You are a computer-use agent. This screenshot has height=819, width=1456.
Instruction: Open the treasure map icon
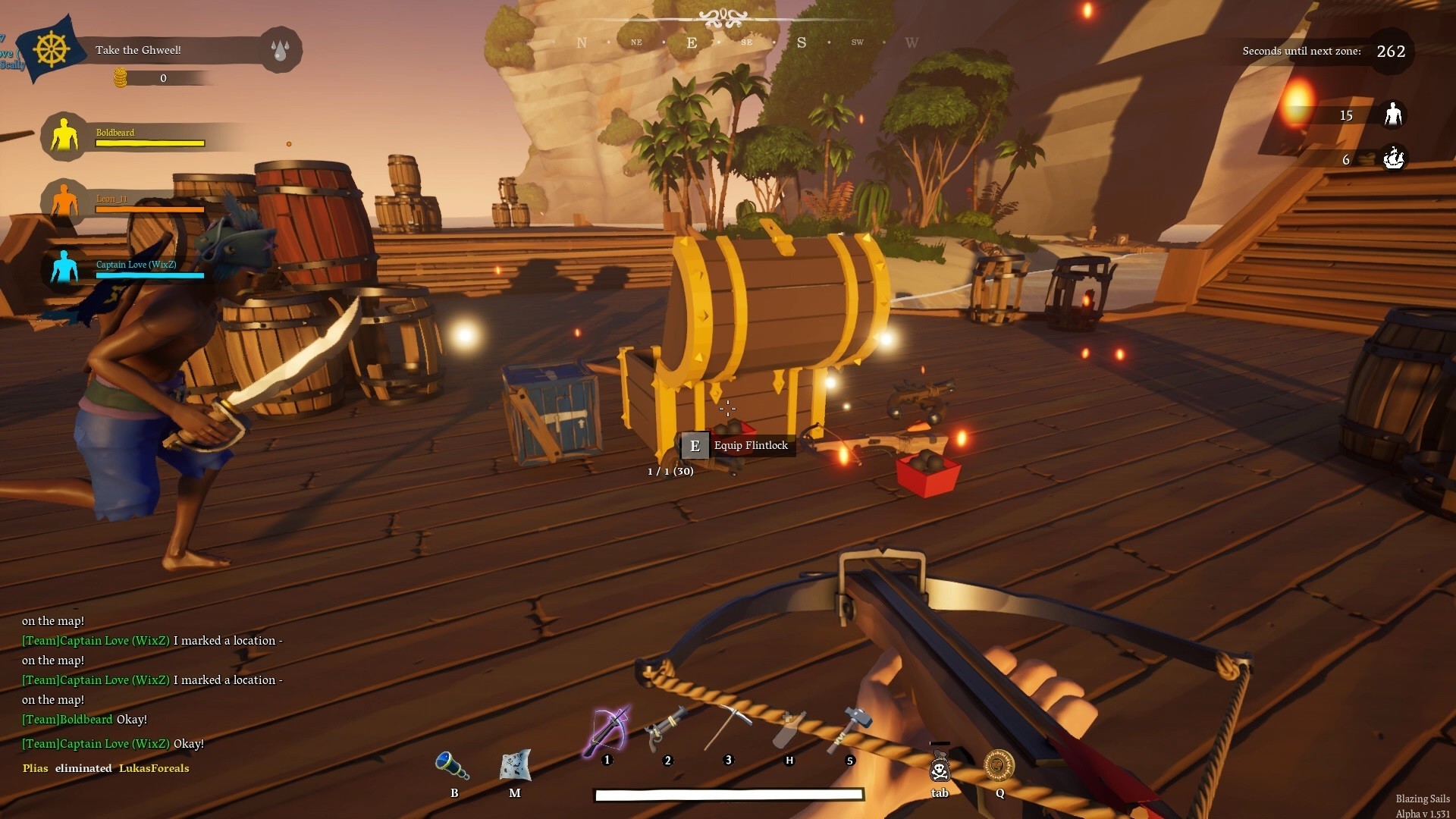(x=516, y=765)
